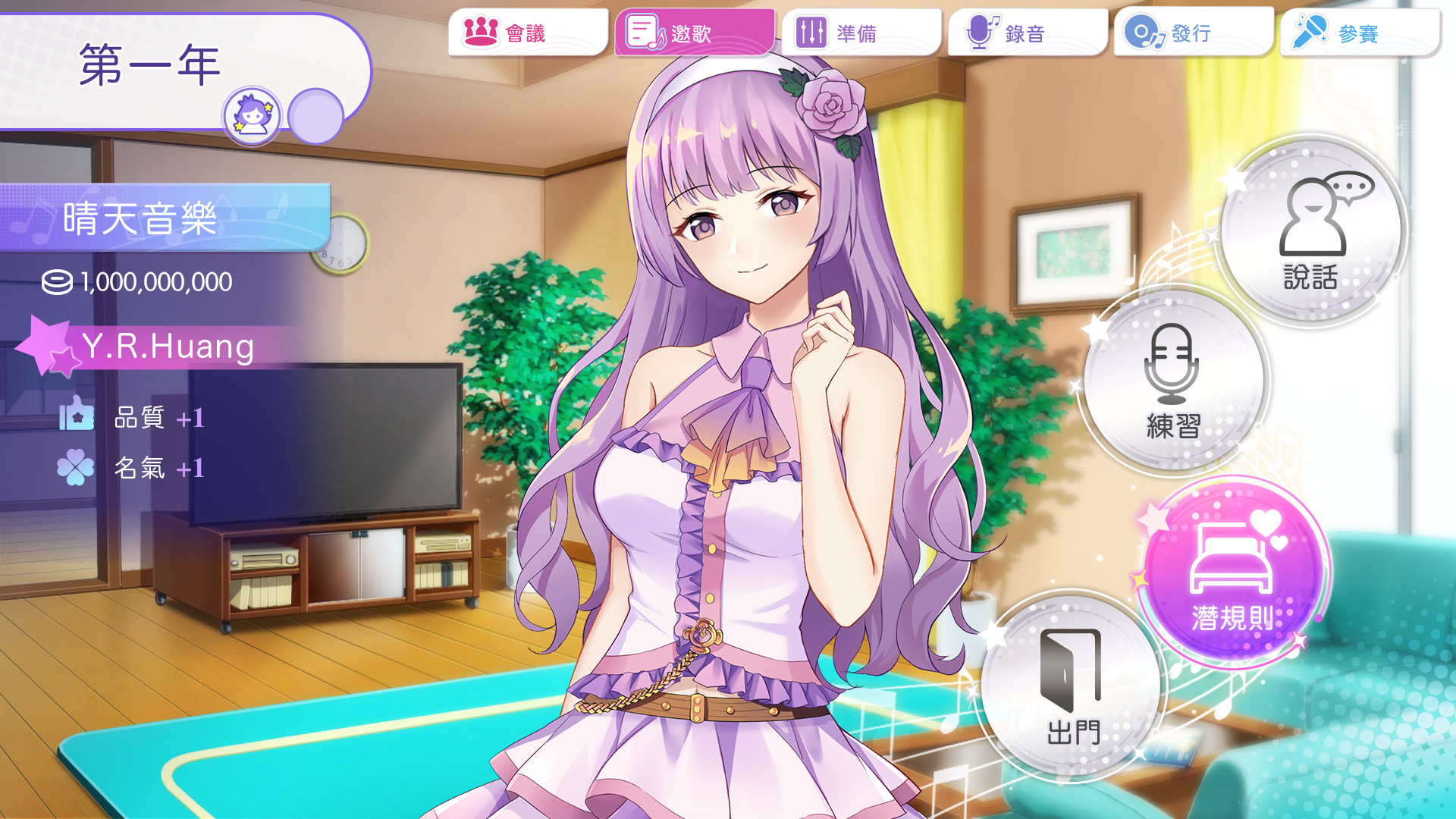1456x819 pixels.
Task: Open the 會議 meeting tab
Action: 529,32
